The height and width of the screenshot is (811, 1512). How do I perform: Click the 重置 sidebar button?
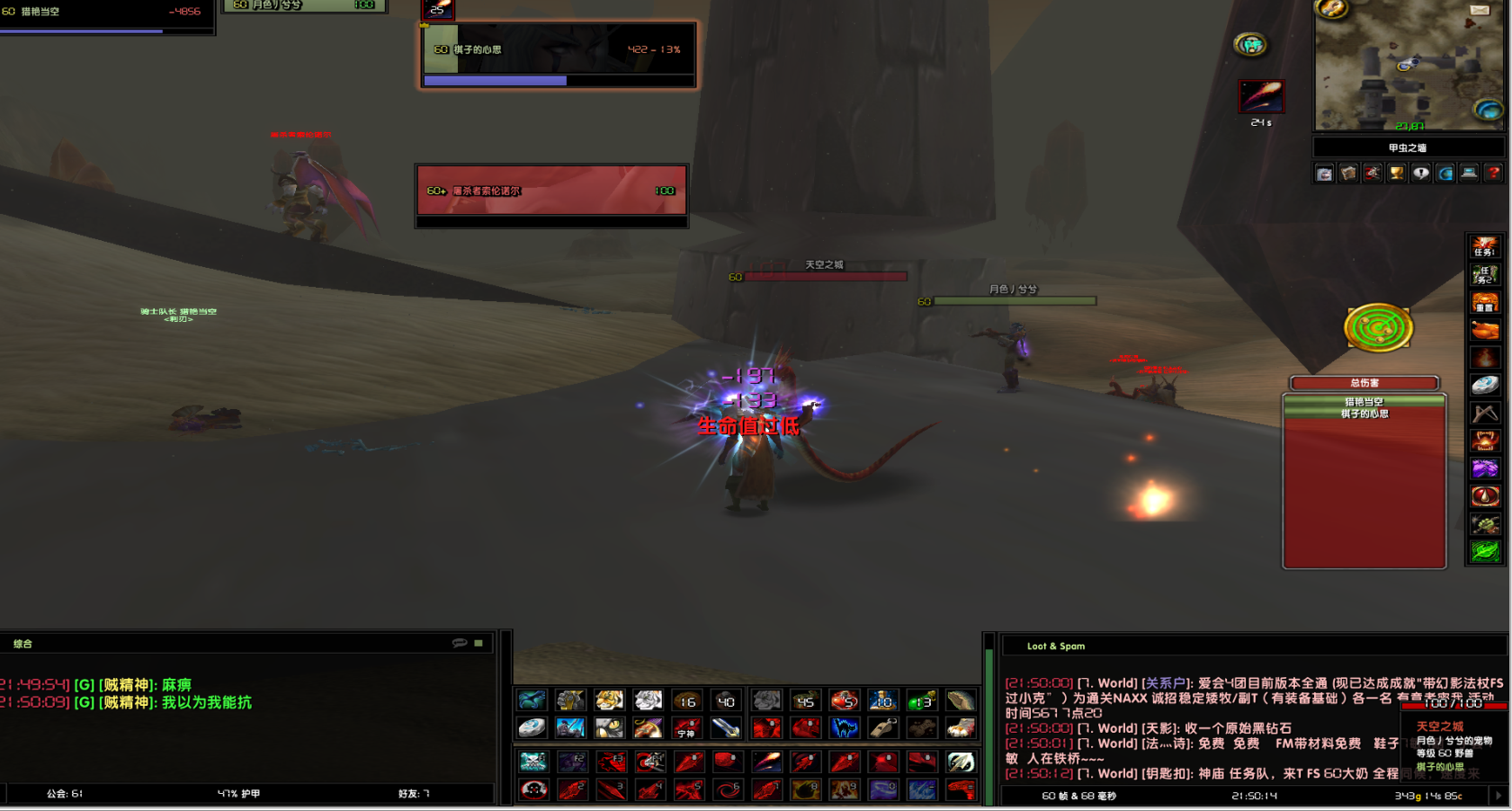(1484, 302)
